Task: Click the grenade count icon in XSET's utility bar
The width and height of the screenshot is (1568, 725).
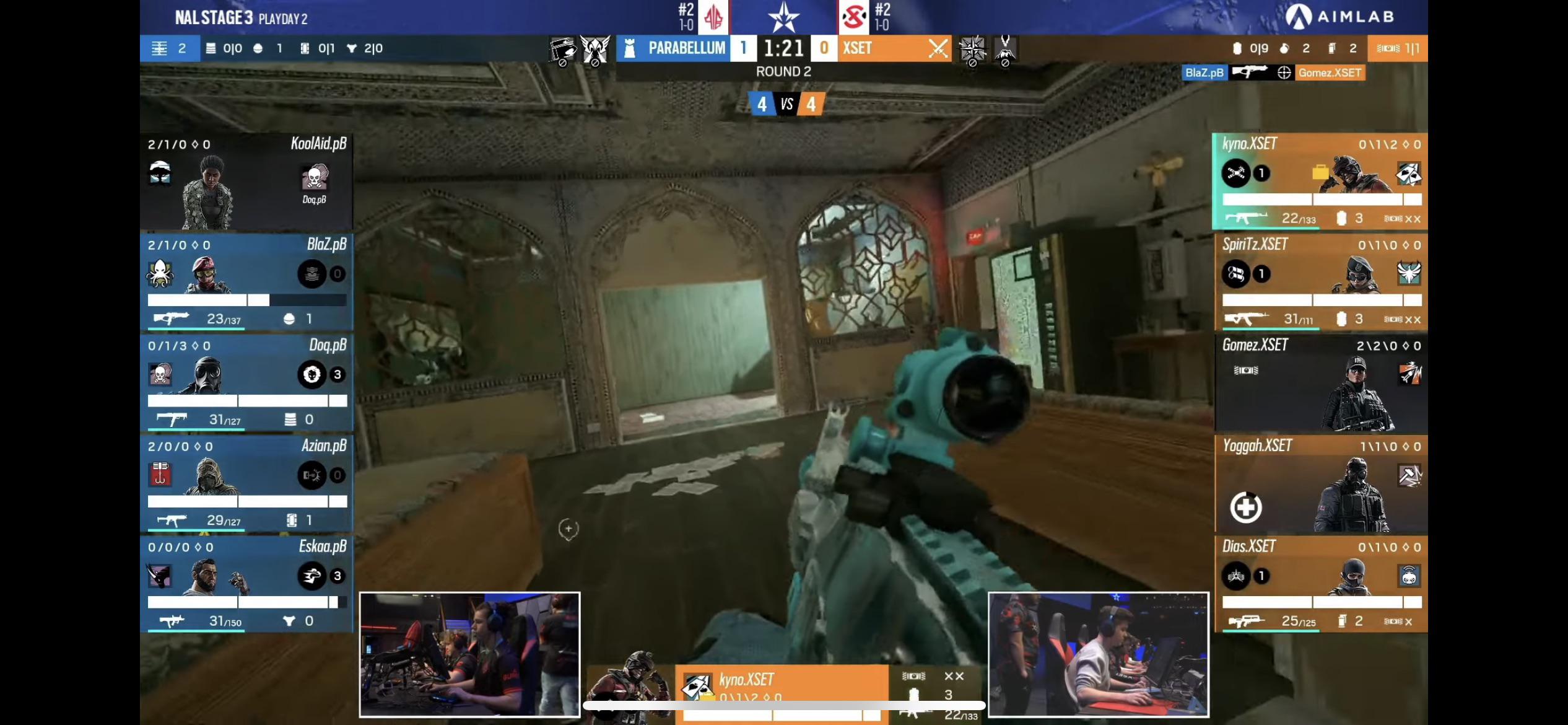Action: pos(1284,48)
